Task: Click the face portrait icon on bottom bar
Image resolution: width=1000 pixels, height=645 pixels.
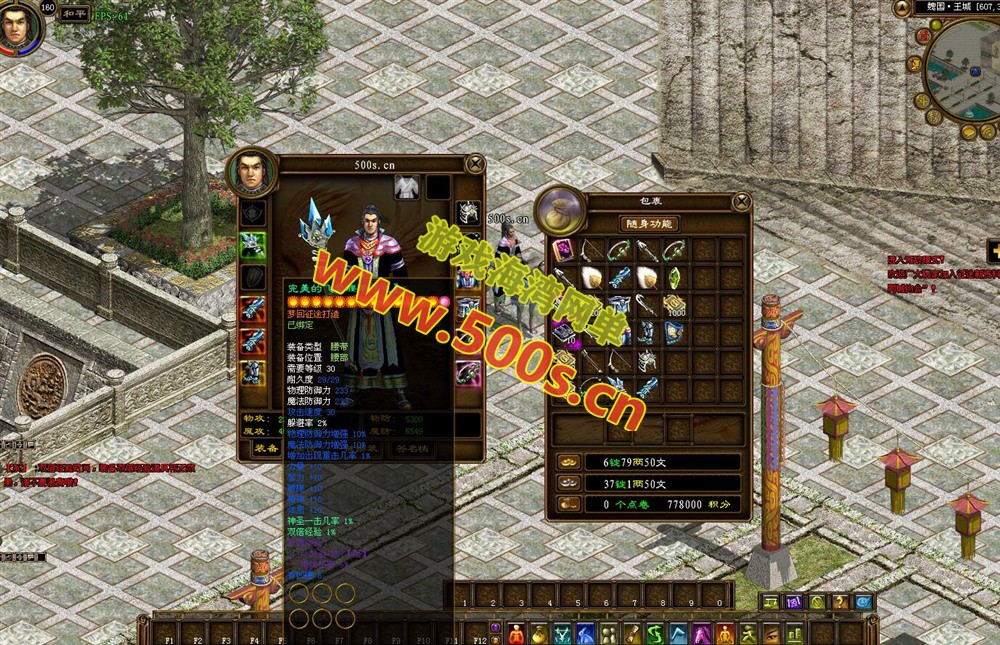Action: pyautogui.click(x=771, y=634)
